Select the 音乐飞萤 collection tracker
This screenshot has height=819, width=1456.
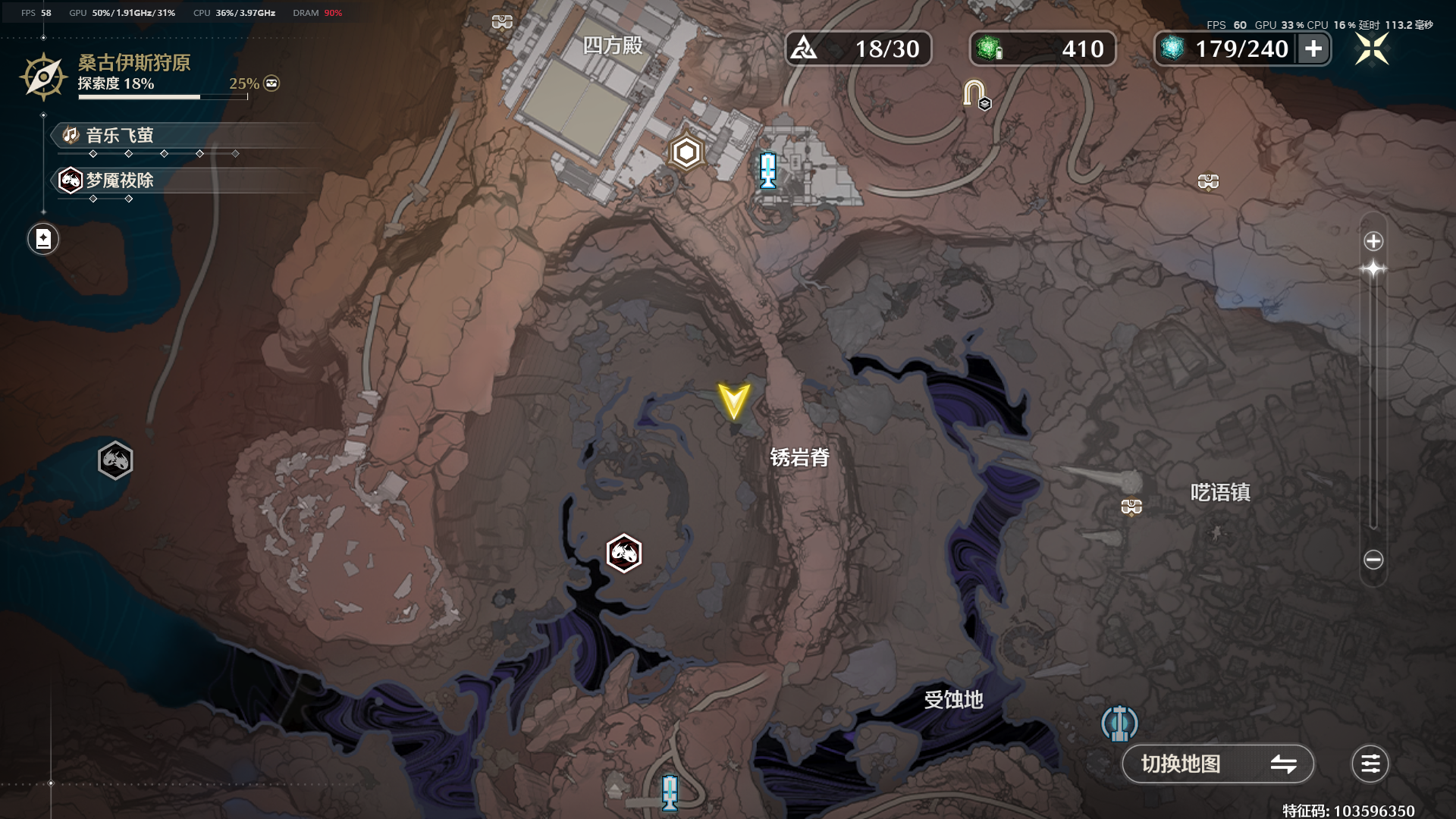pyautogui.click(x=120, y=136)
